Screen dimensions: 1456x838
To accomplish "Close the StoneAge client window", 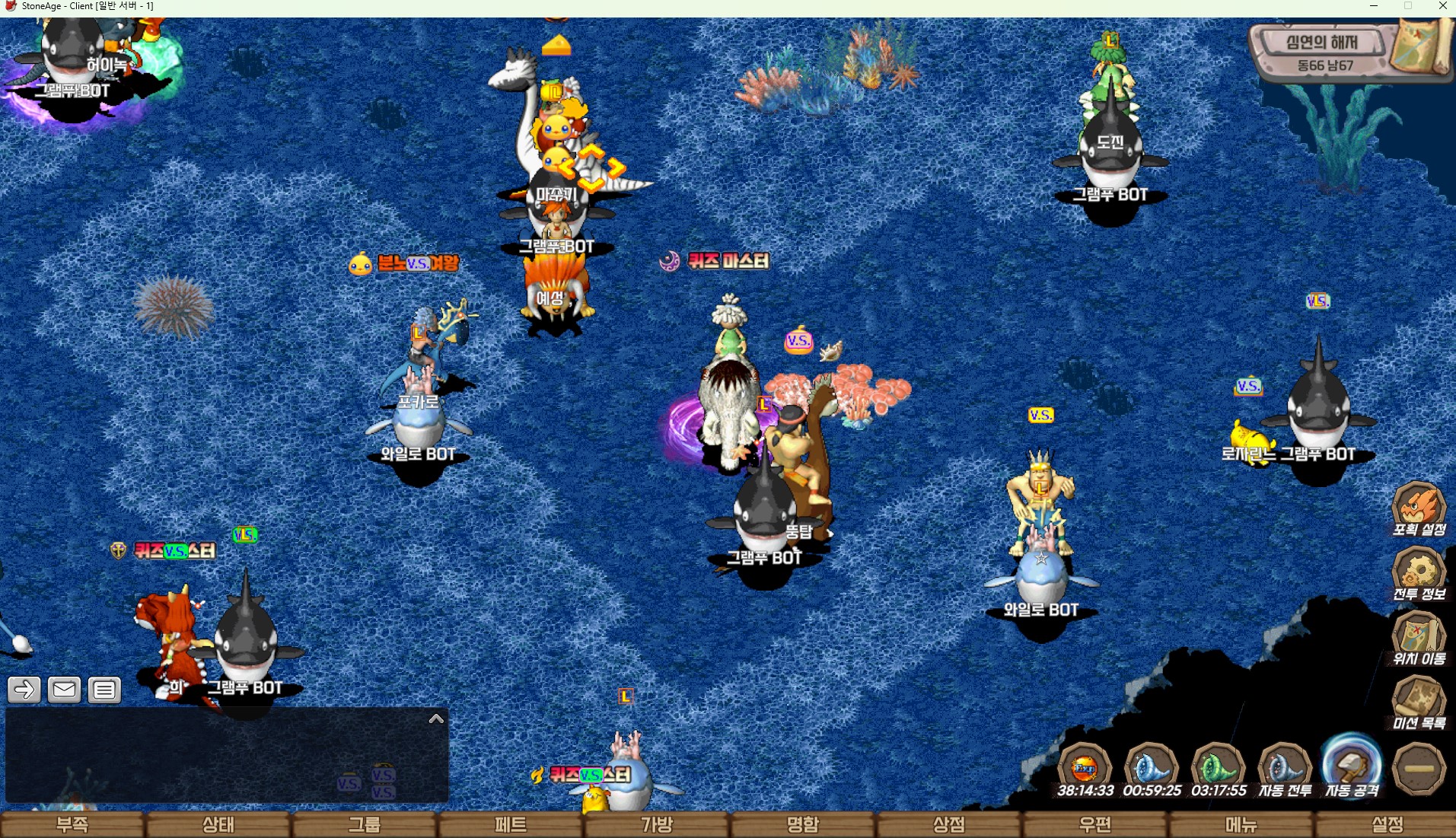I will click(1442, 6).
